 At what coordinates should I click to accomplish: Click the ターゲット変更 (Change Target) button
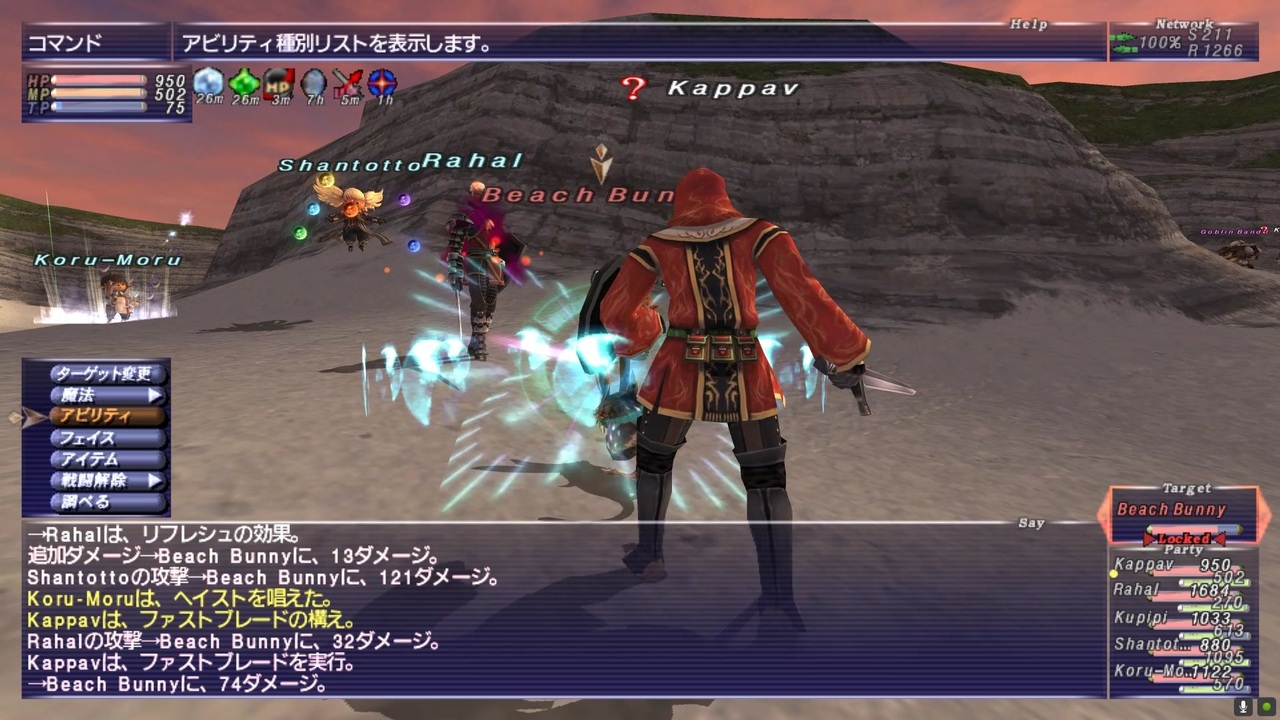pyautogui.click(x=107, y=373)
